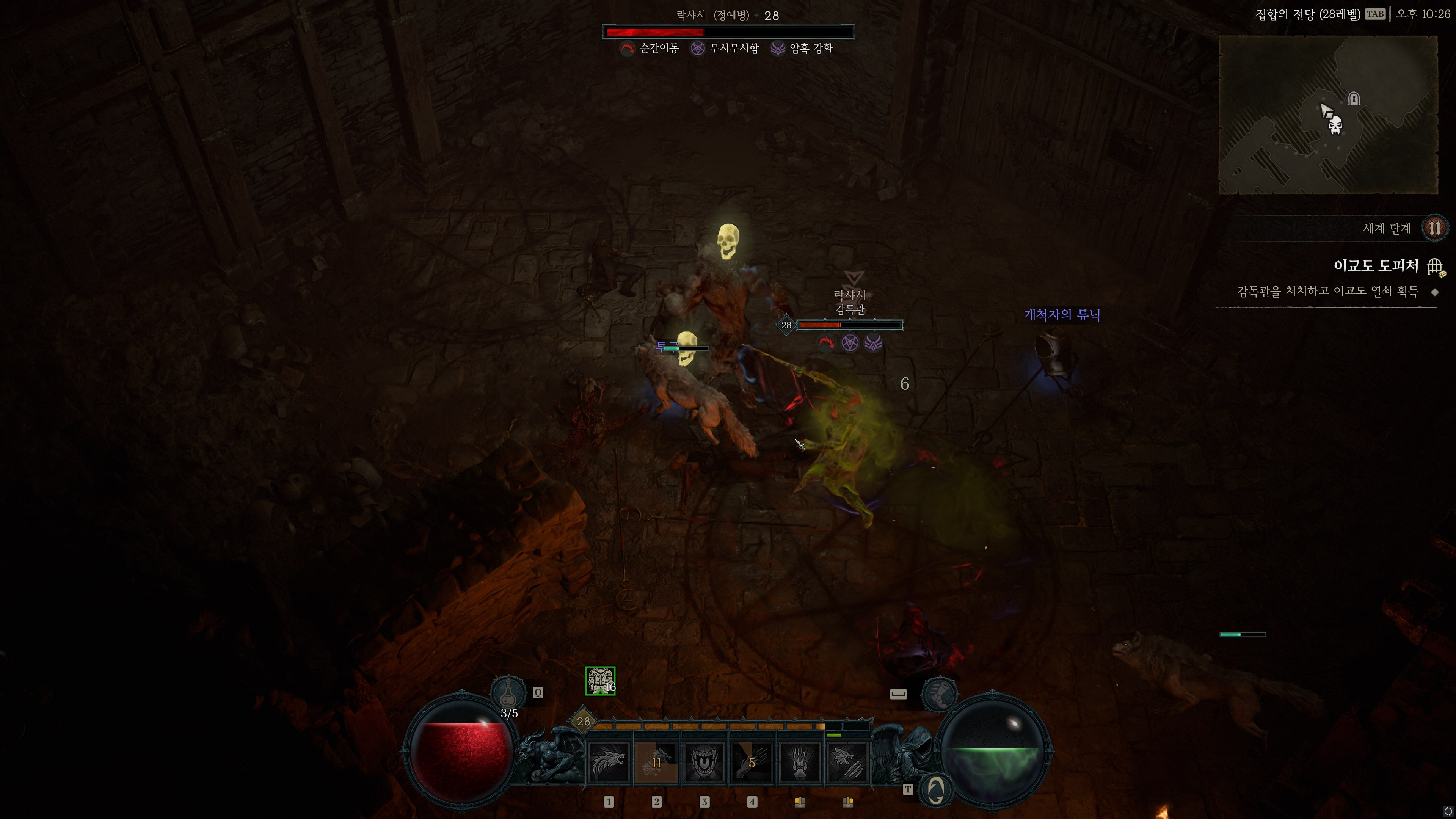This screenshot has height=819, width=1456.
Task: Trigger the claw skill with 5 charges
Action: pyautogui.click(x=752, y=762)
